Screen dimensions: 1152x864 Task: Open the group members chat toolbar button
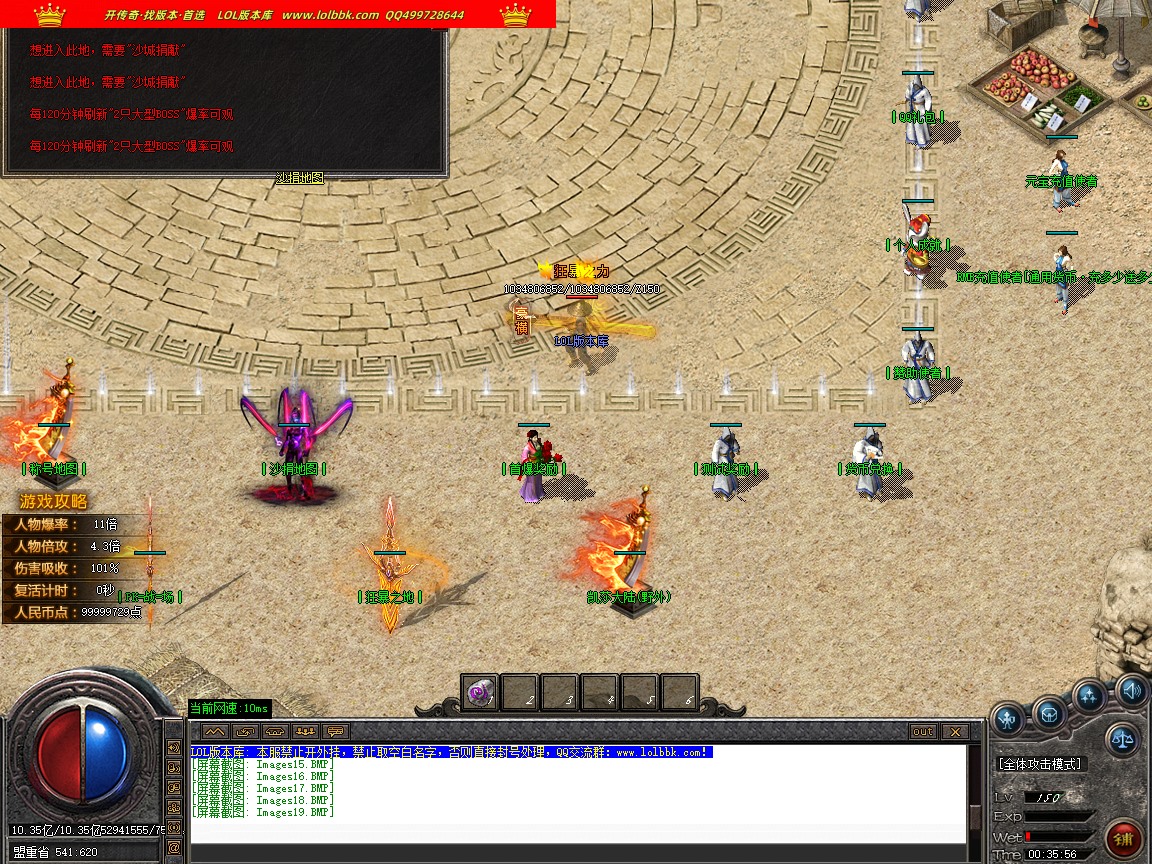pyautogui.click(x=305, y=732)
